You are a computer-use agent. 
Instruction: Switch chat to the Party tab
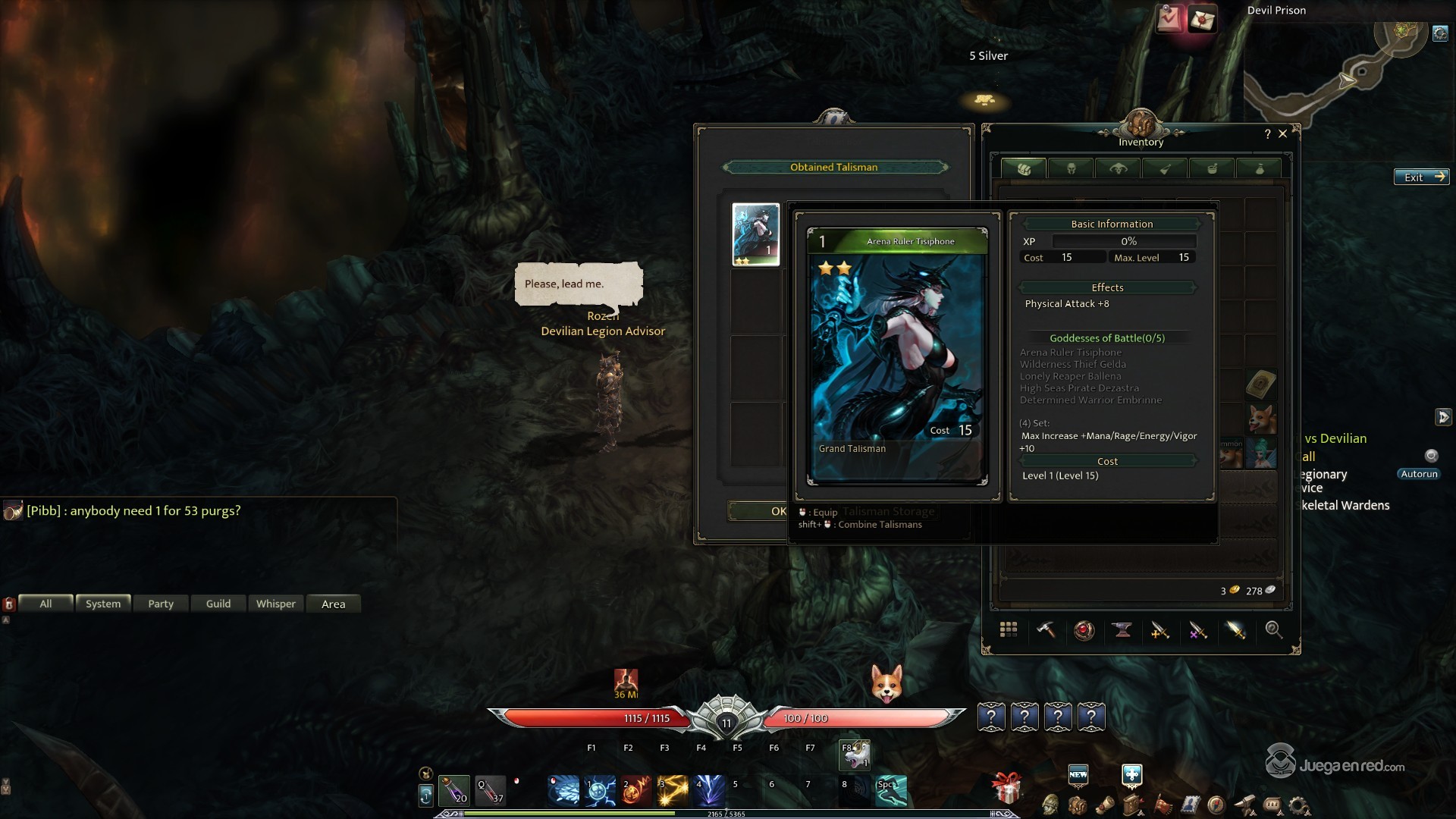[161, 604]
